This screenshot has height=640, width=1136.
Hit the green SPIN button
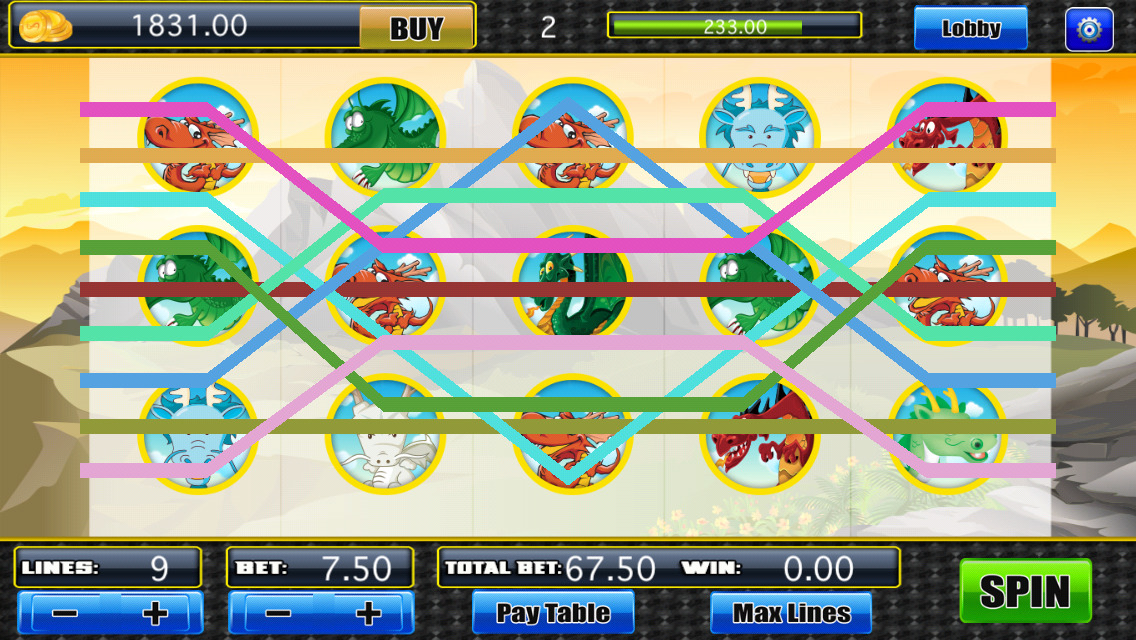tap(1025, 591)
